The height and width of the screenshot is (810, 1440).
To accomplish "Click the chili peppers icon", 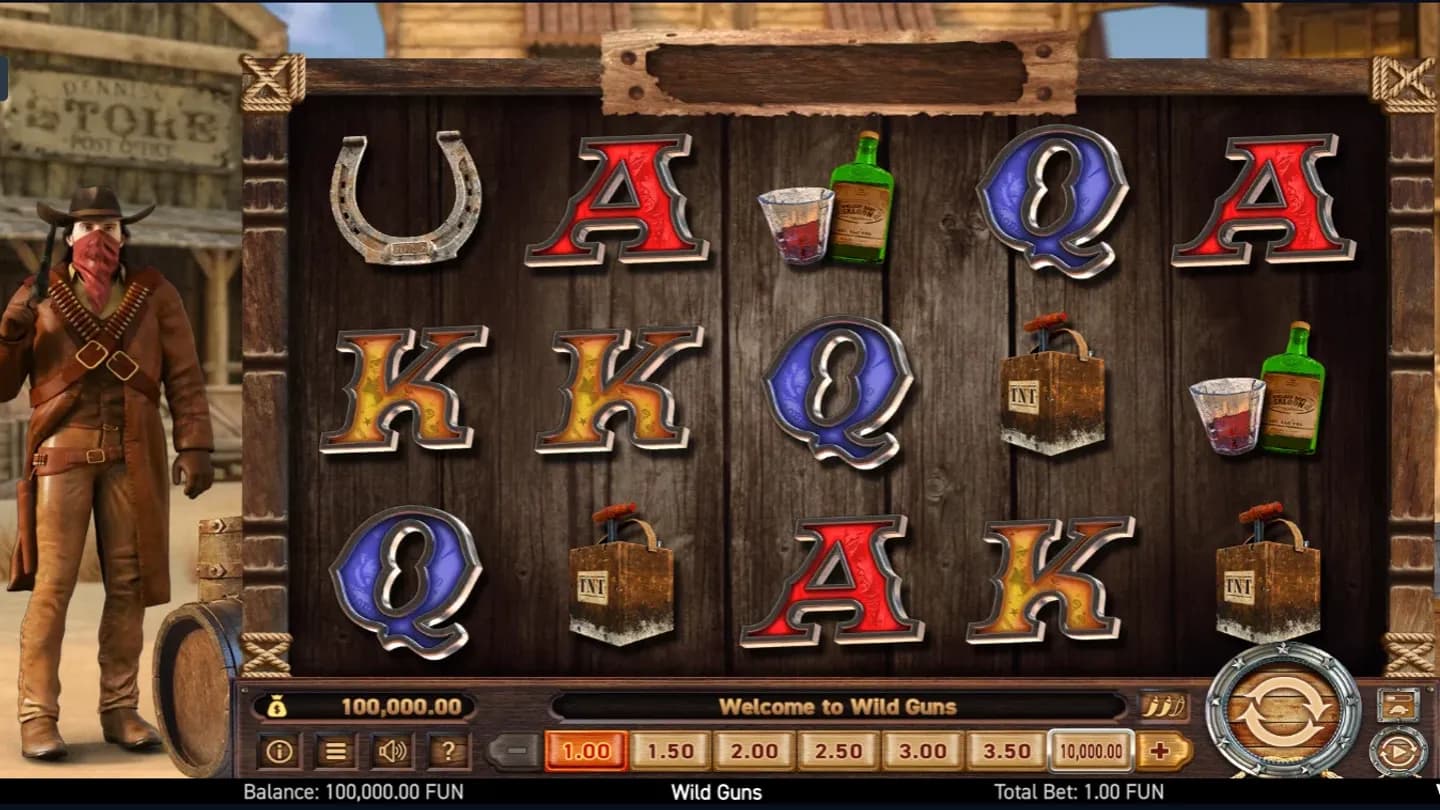I will pos(1164,706).
